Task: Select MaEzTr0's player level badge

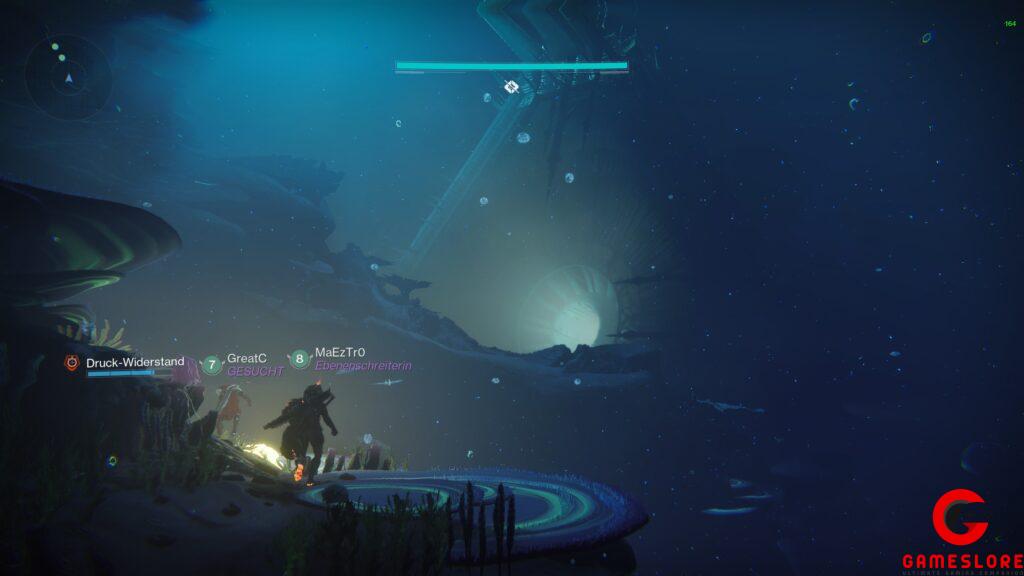Action: point(299,359)
